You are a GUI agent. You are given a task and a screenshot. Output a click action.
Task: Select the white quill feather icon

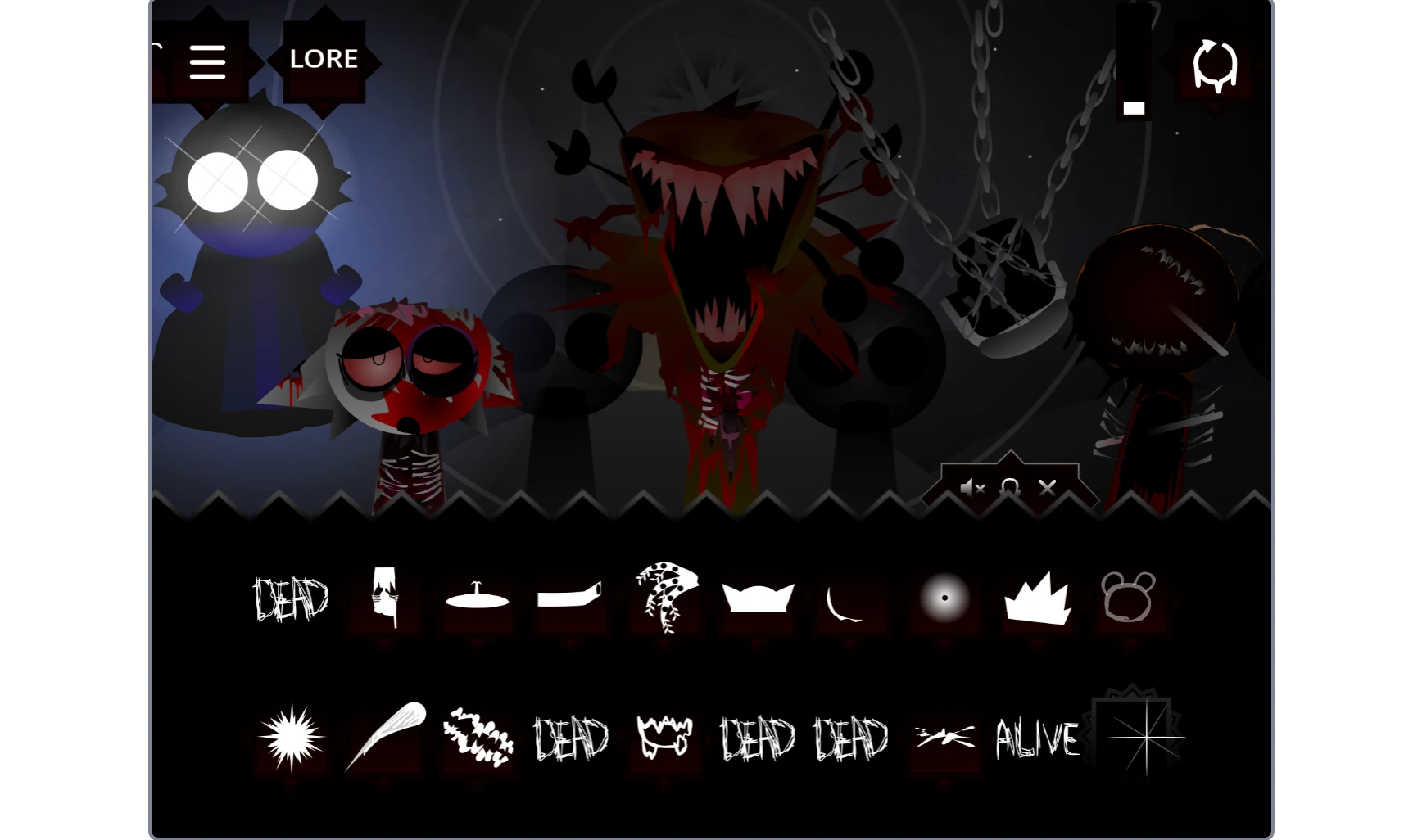(385, 734)
